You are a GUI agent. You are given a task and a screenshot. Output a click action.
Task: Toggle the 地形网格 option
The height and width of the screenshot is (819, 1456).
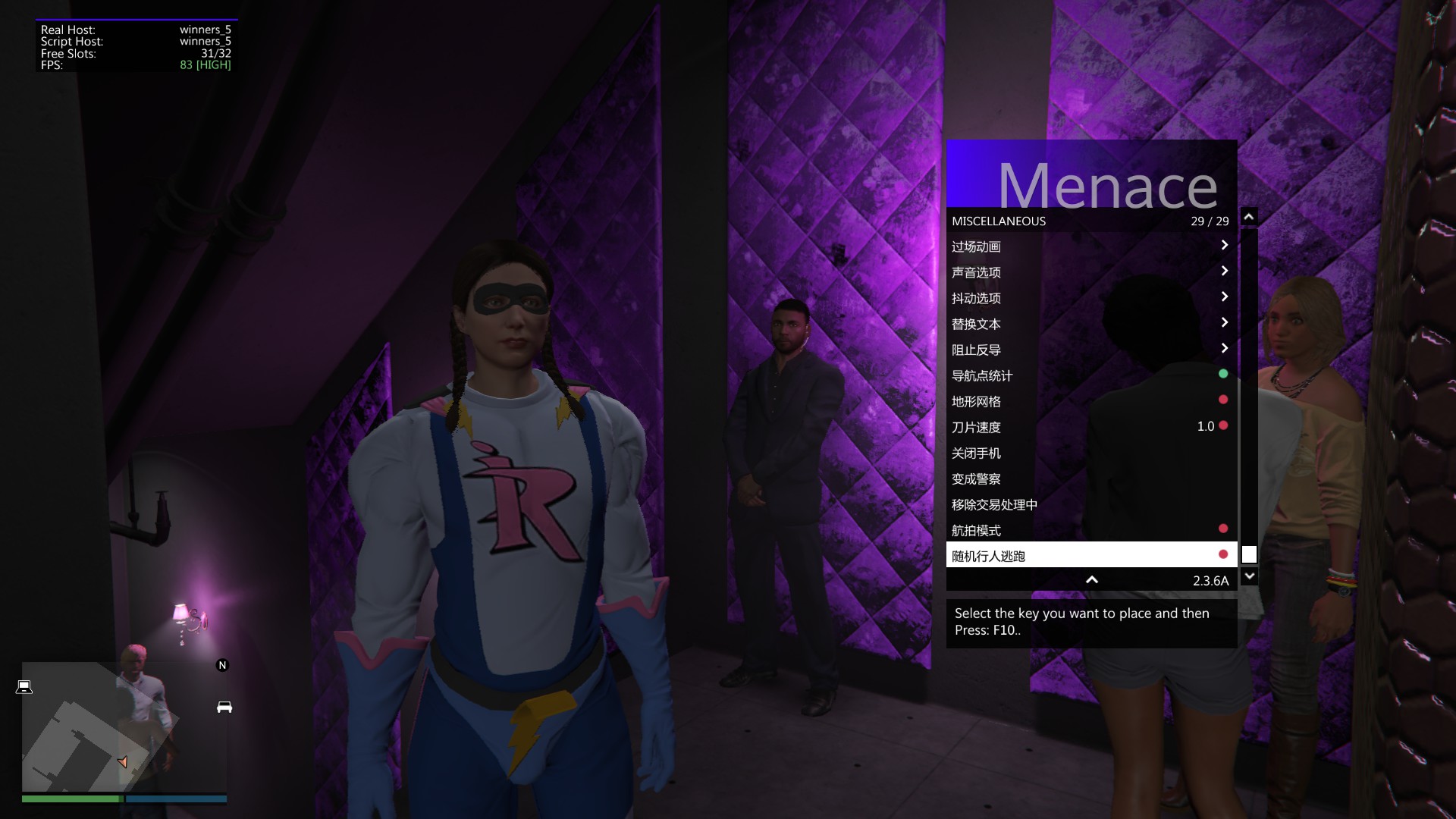(x=1090, y=401)
